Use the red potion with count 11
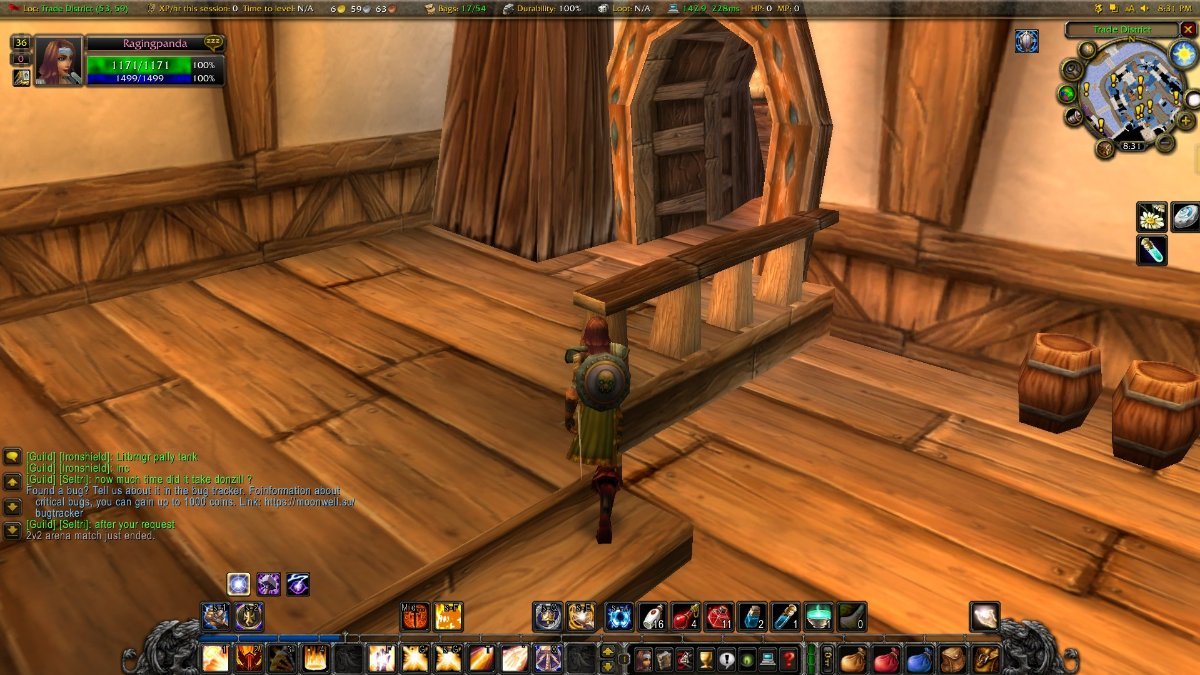The height and width of the screenshot is (675, 1200). [x=720, y=616]
